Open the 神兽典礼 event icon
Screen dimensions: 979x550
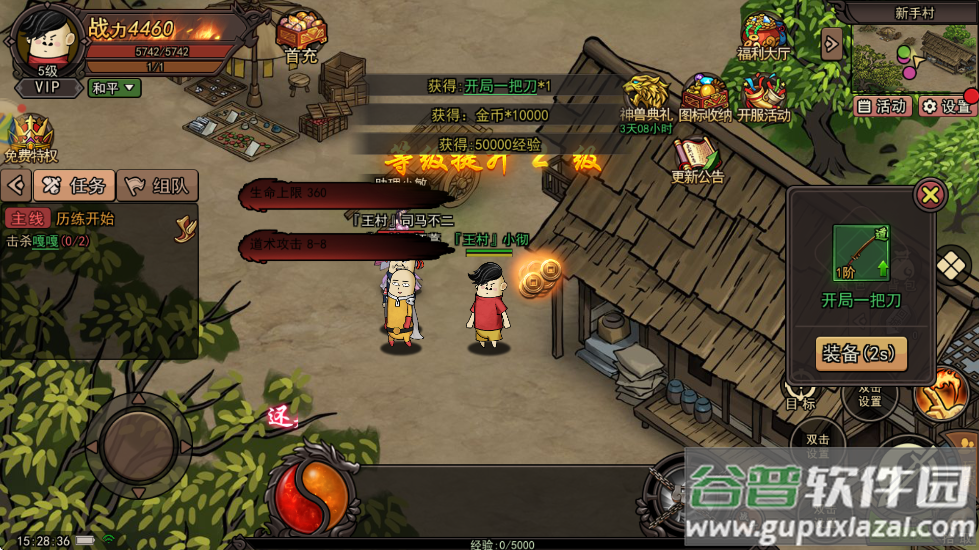[x=645, y=98]
